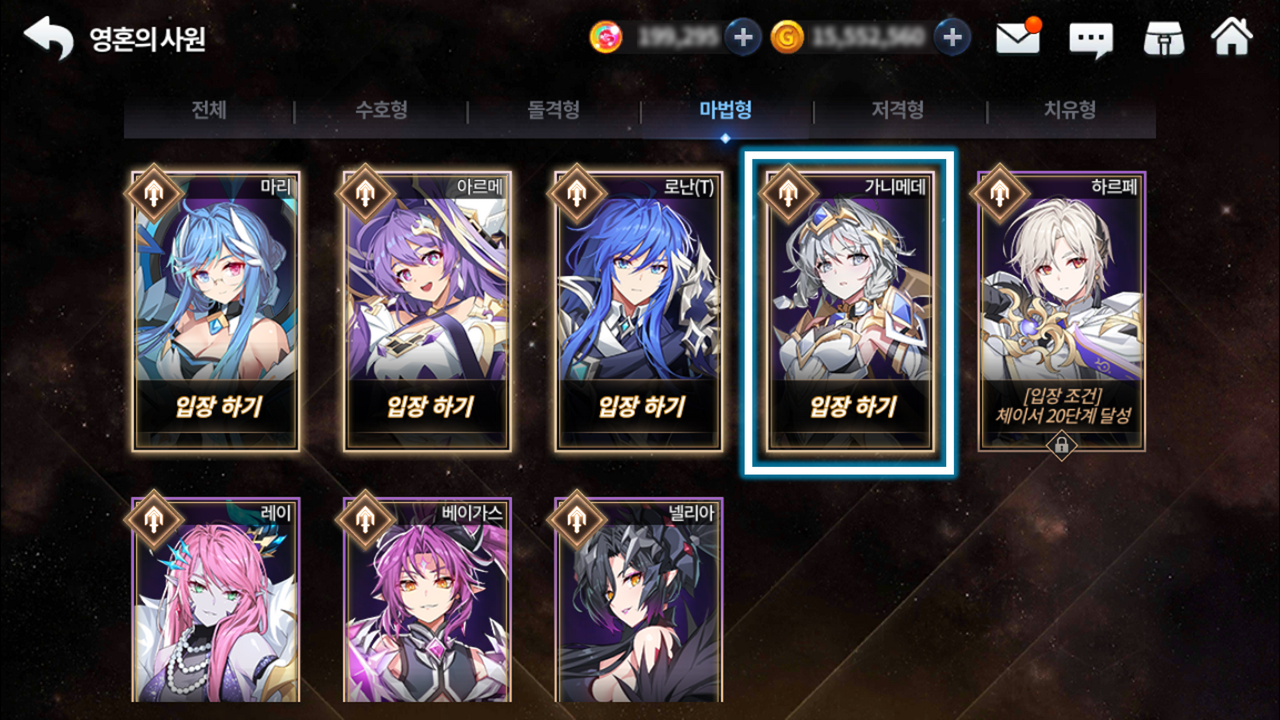The image size is (1280, 720).
Task: Enter 아르메's temple with 입장 하기
Action: pos(430,407)
